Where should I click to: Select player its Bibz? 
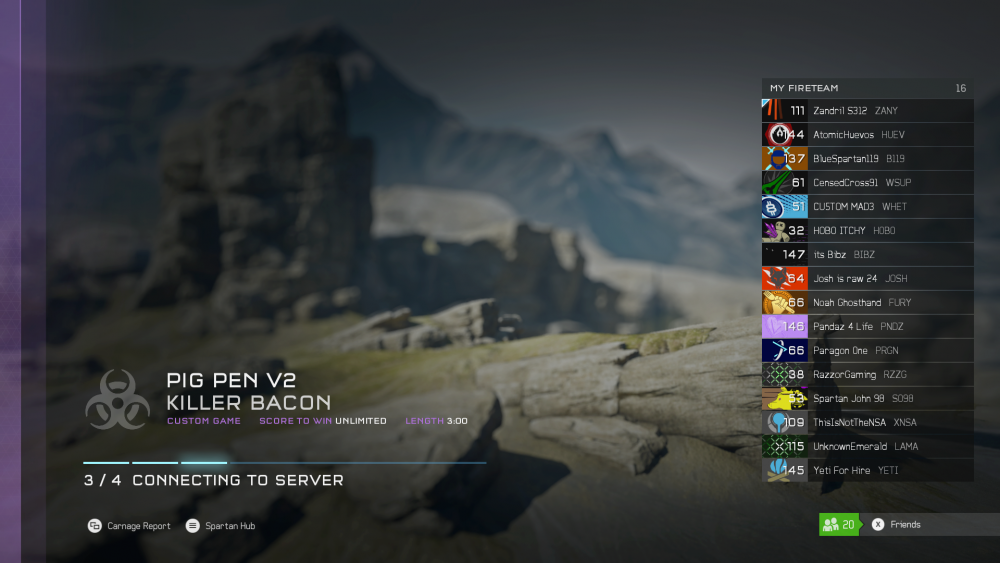point(866,255)
